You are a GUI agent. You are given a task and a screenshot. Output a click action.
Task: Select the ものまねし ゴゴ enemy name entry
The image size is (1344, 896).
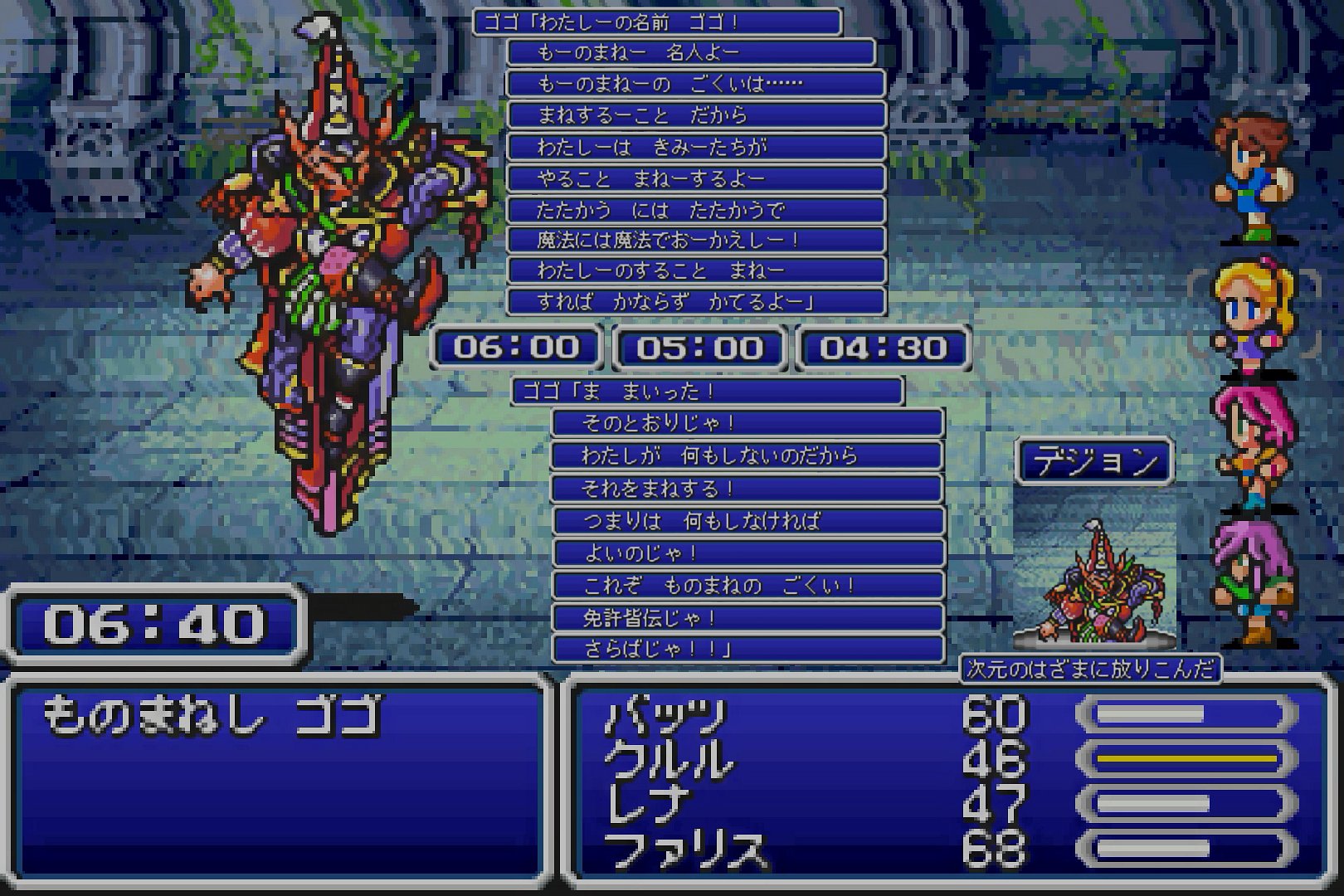212,716
